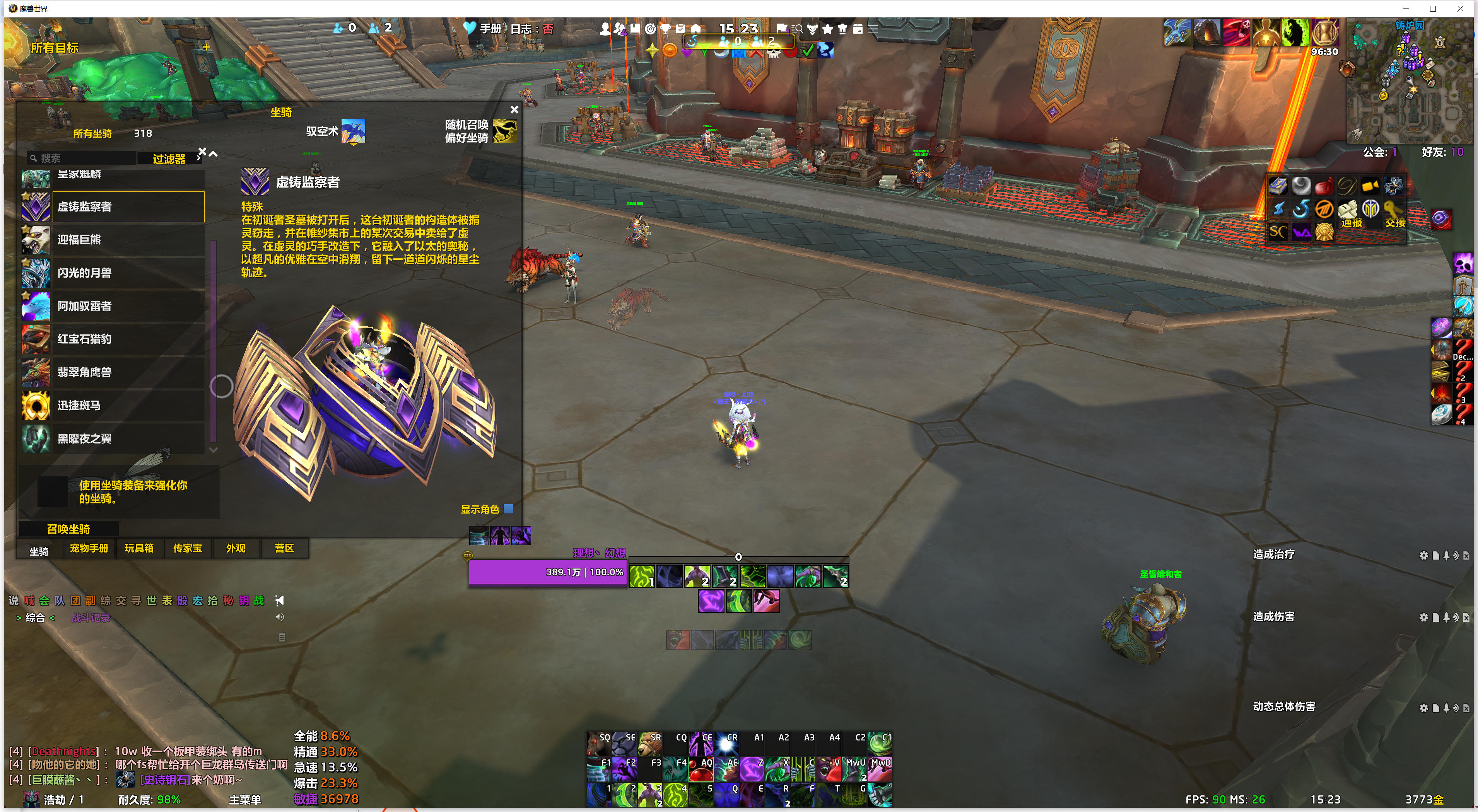Open the 营区 tab

point(285,548)
